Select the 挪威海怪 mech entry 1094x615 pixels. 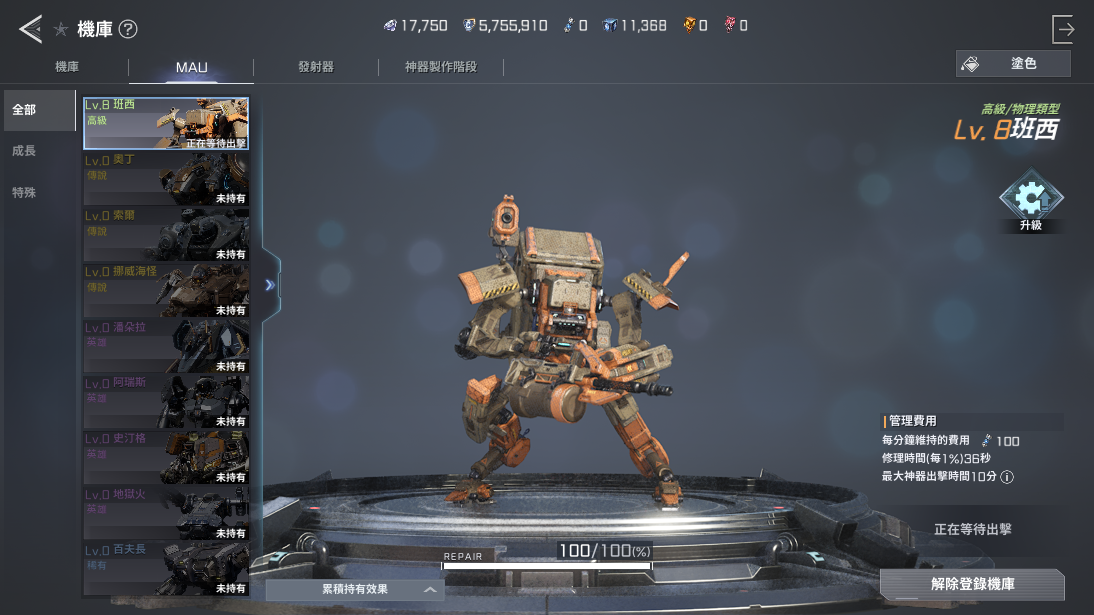tap(166, 290)
